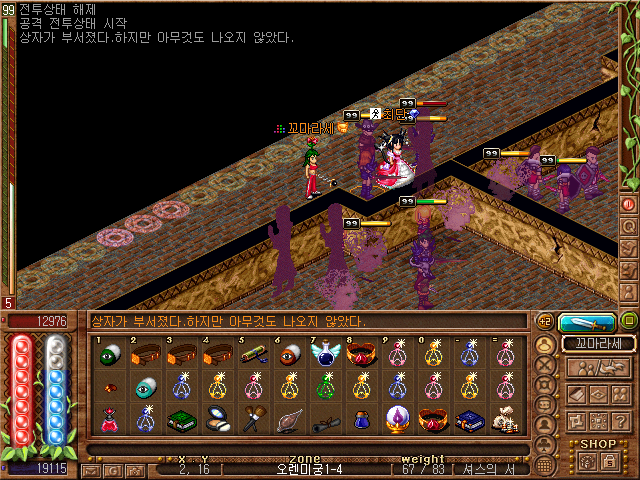Toggle the green round button beside the sword
Image resolution: width=640 pixels, height=480 pixels.
click(x=628, y=321)
